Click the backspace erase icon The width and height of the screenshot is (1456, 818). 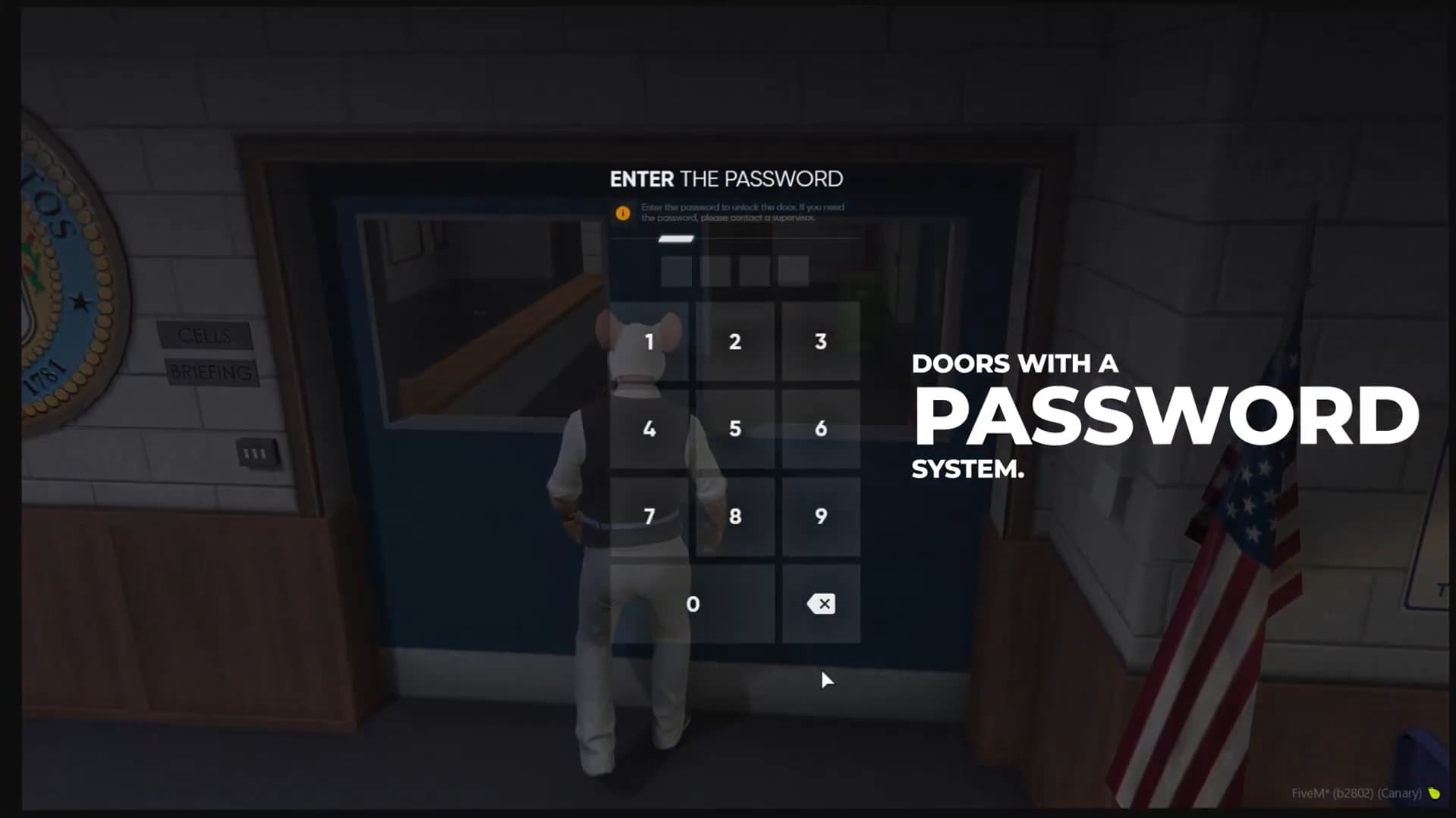821,604
